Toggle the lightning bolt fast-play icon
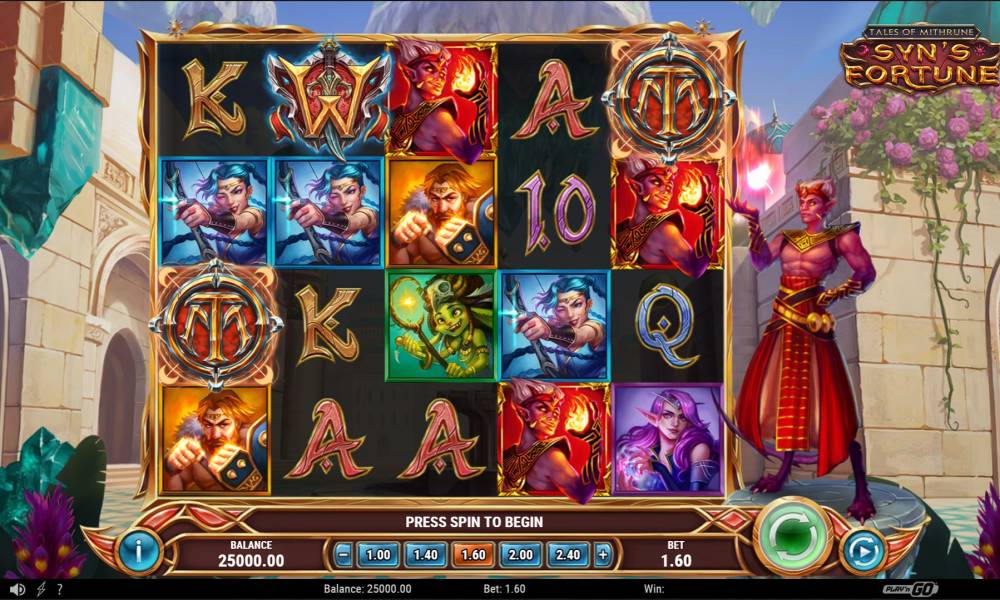Viewport: 1000px width, 600px height. (x=41, y=590)
